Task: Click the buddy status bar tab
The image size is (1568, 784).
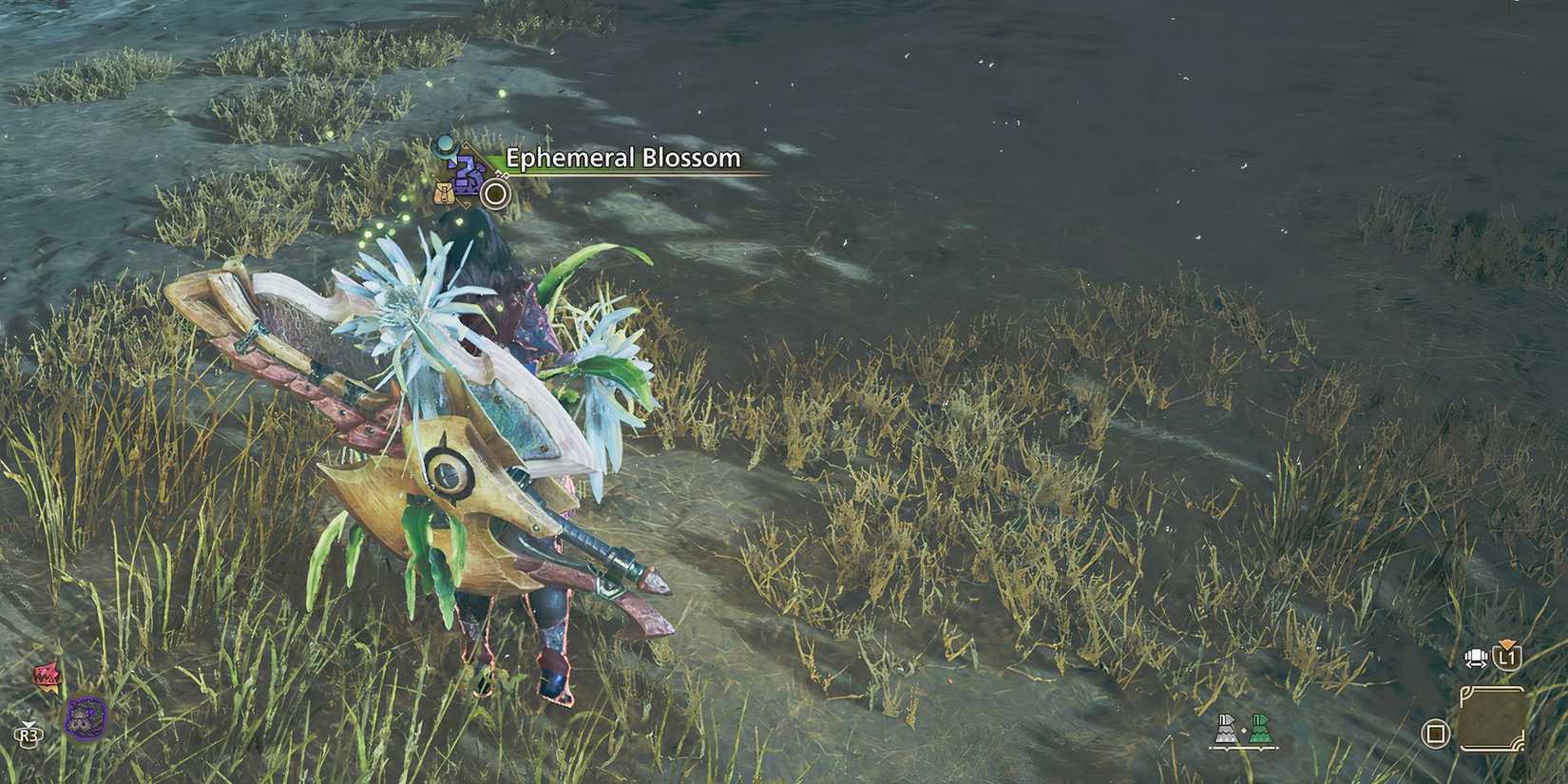Action: point(1244,748)
